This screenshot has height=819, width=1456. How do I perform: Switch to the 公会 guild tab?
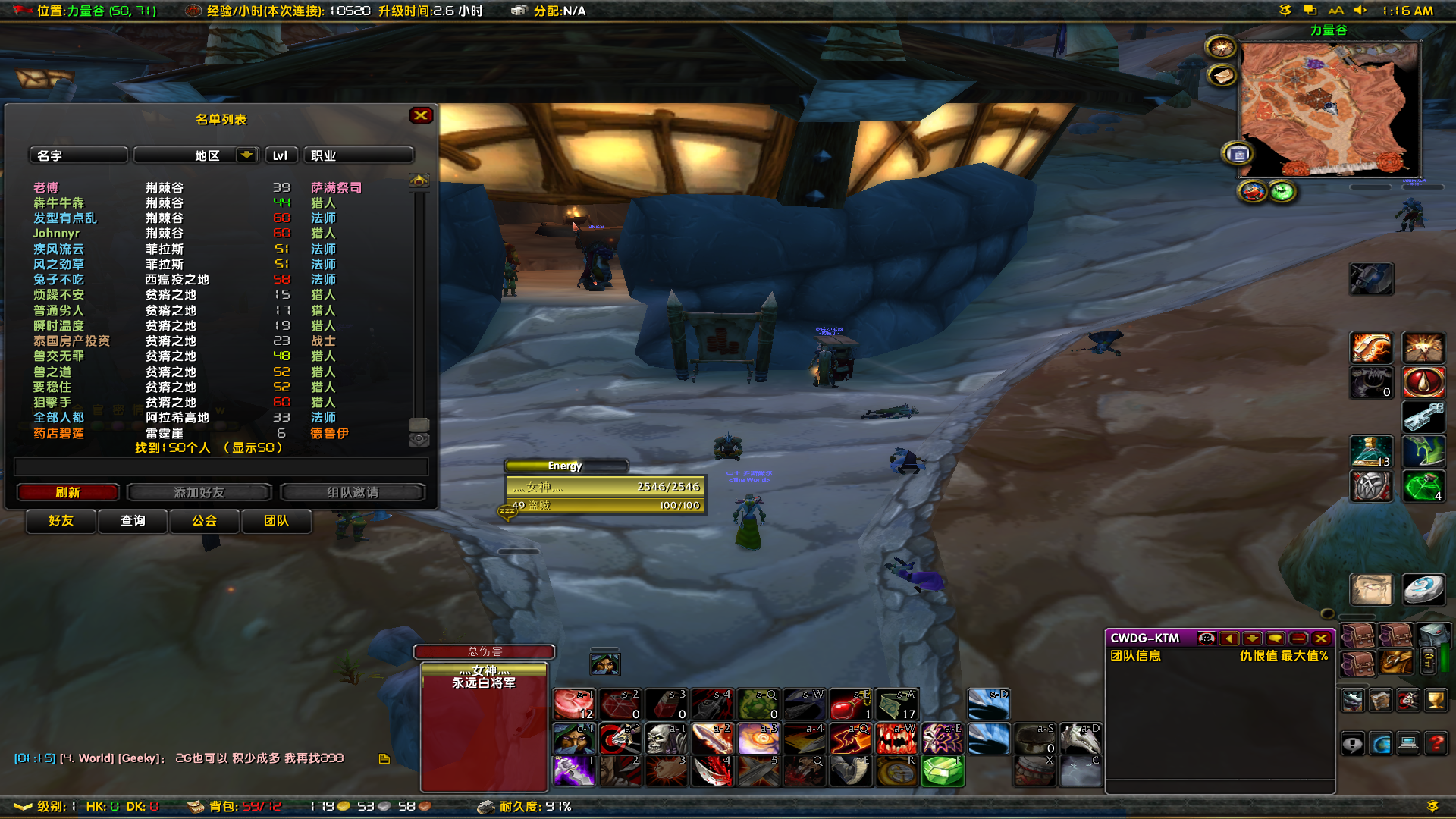coord(204,521)
